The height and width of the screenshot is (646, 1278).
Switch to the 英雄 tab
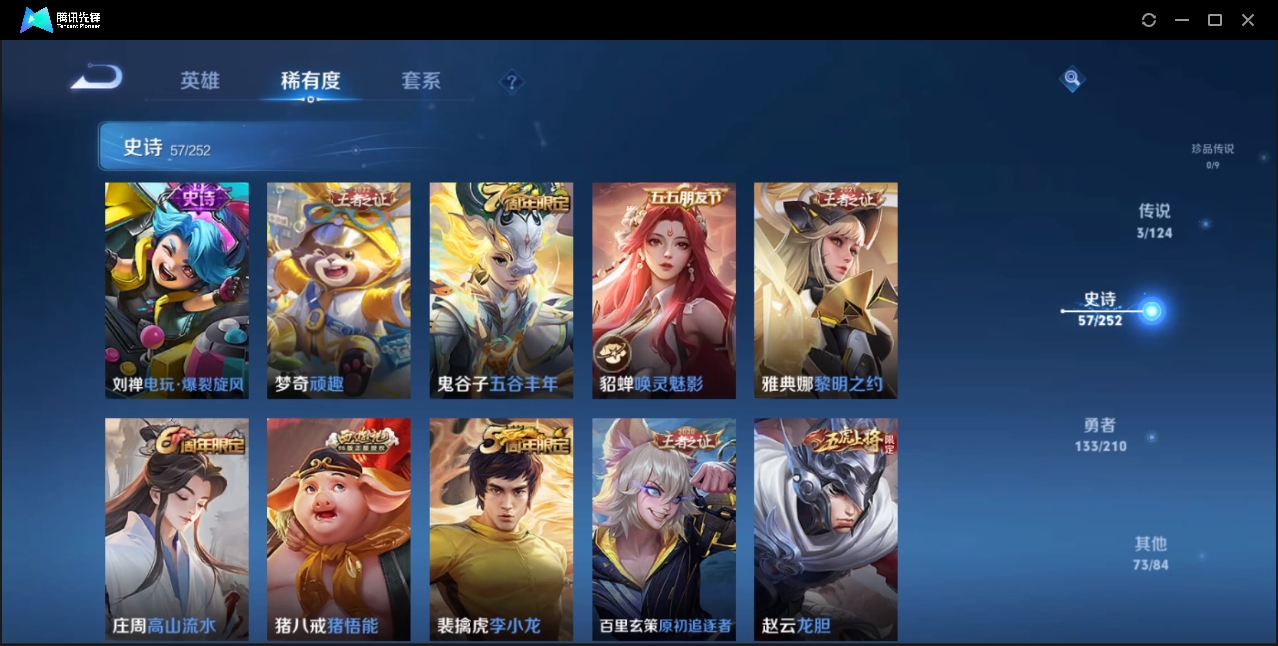(200, 81)
